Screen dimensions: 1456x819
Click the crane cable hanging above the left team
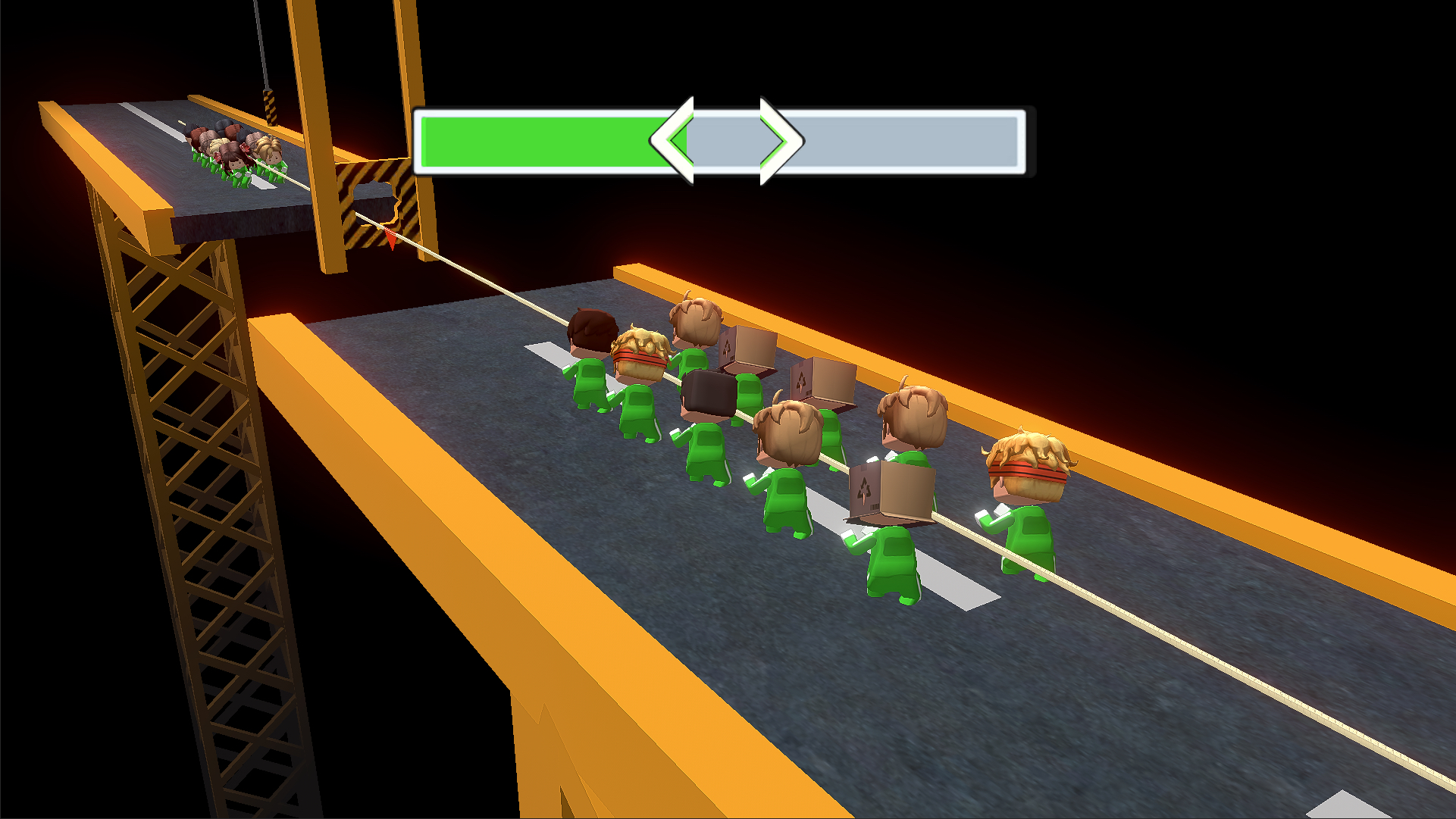tap(261, 45)
